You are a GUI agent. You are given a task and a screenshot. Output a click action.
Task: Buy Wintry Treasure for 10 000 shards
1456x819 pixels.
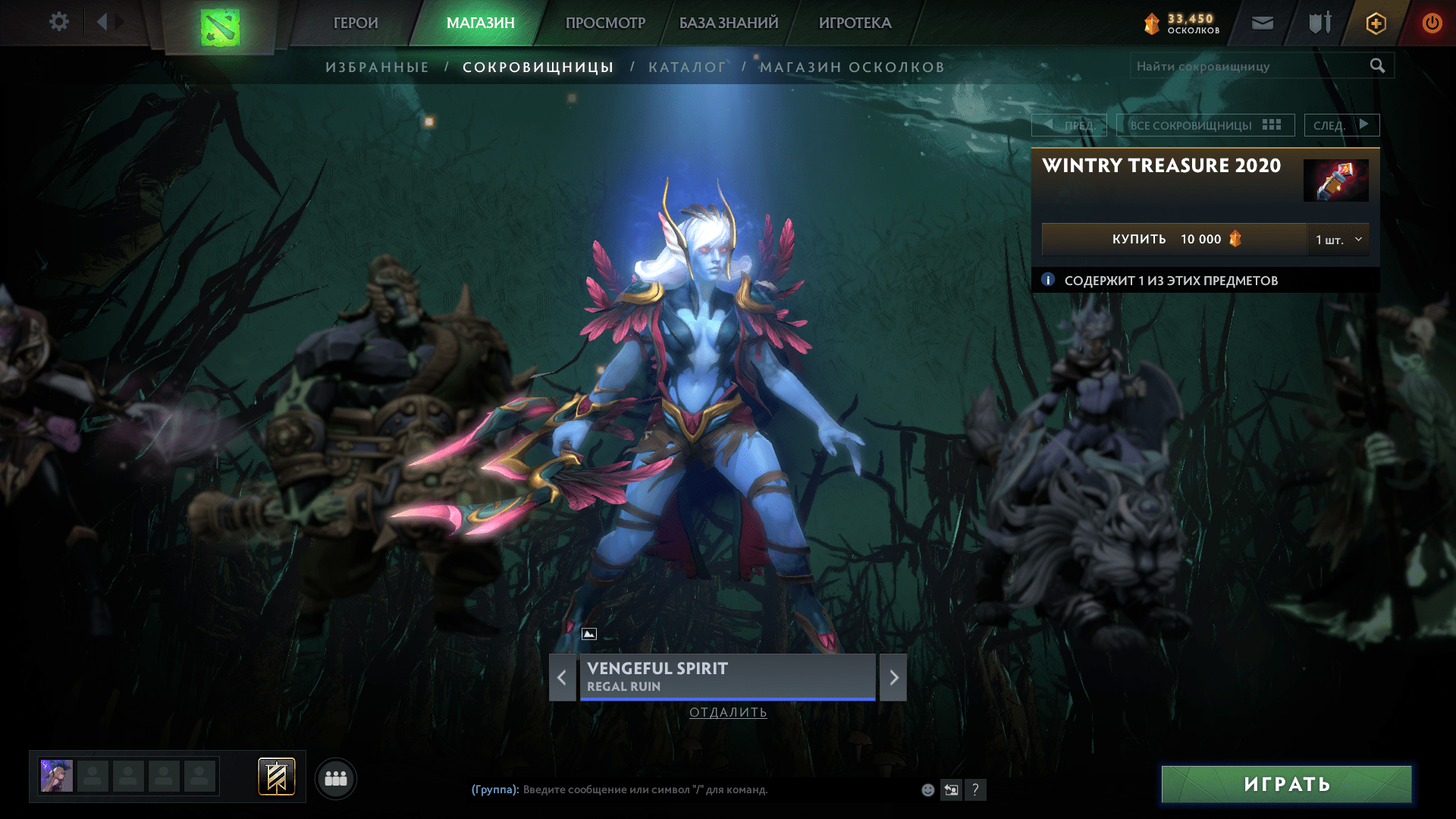pyautogui.click(x=1174, y=240)
